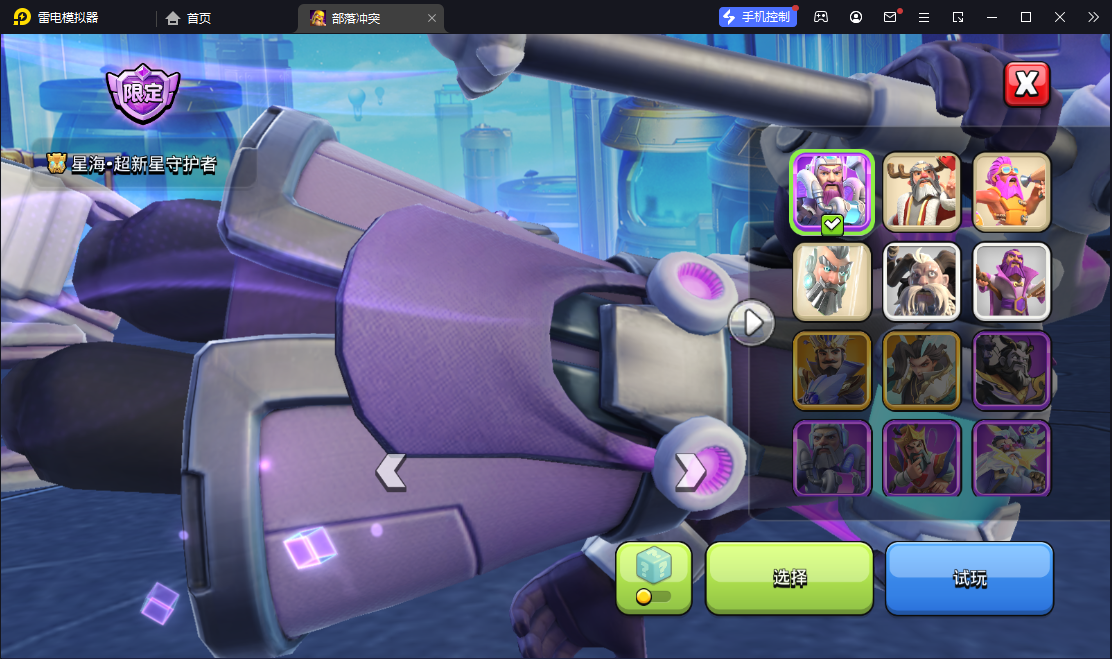This screenshot has width=1112, height=659.
Task: Close the skin selection screen with red X
Action: (1027, 84)
